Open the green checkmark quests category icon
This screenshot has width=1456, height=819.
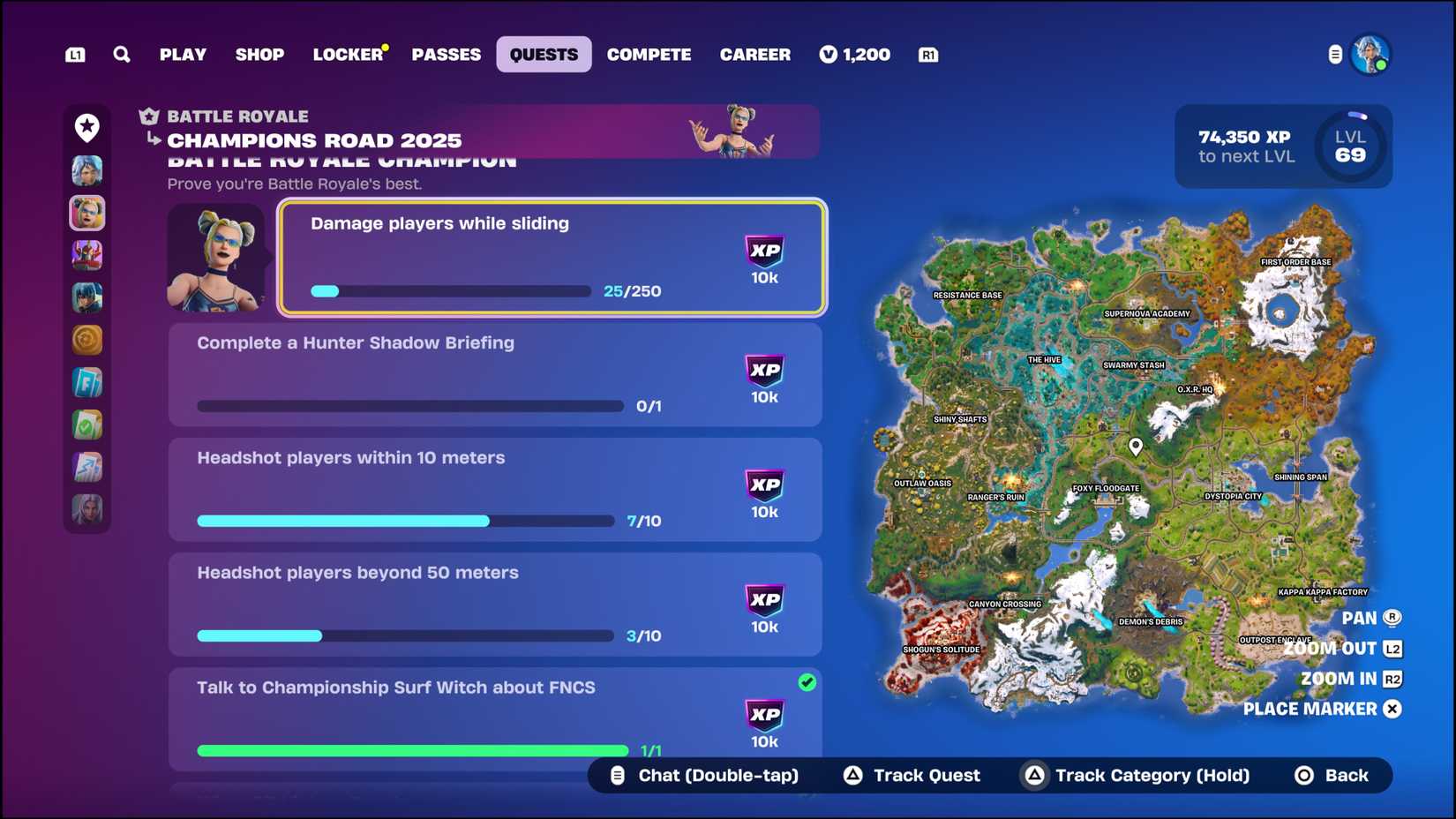pyautogui.click(x=87, y=425)
